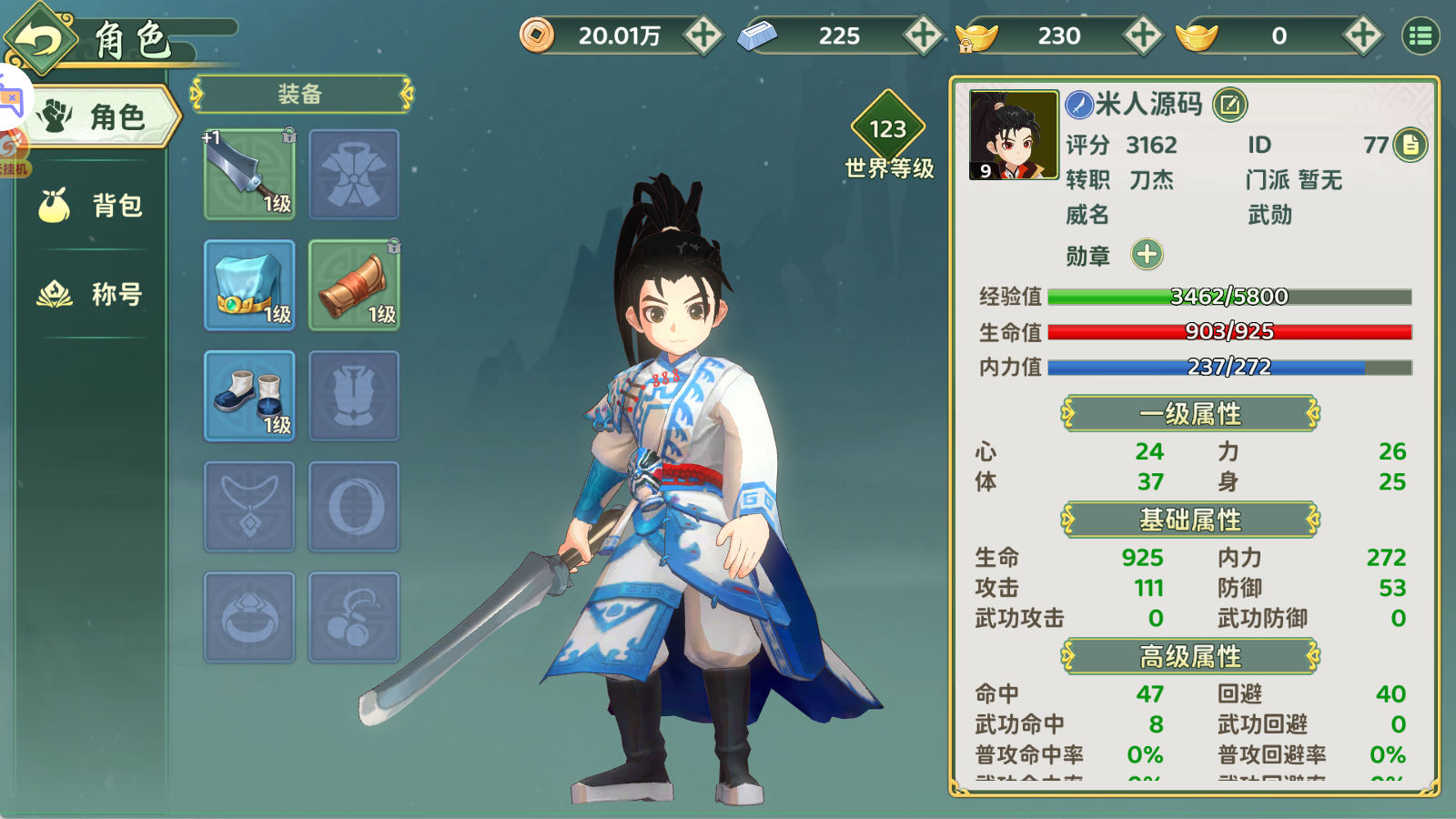Add a medal with the 勋章 plus button
Viewport: 1456px width, 819px height.
(1147, 255)
